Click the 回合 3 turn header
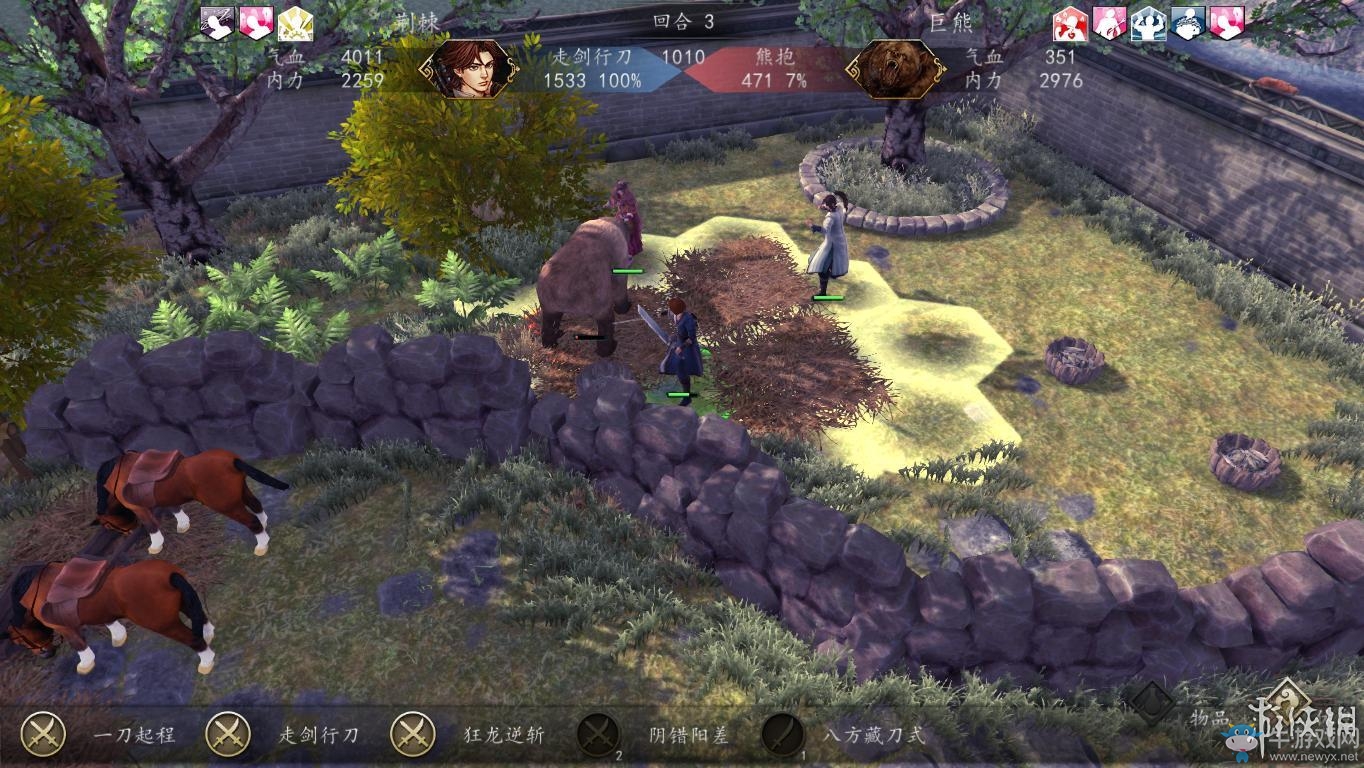This screenshot has height=768, width=1364. [x=683, y=22]
